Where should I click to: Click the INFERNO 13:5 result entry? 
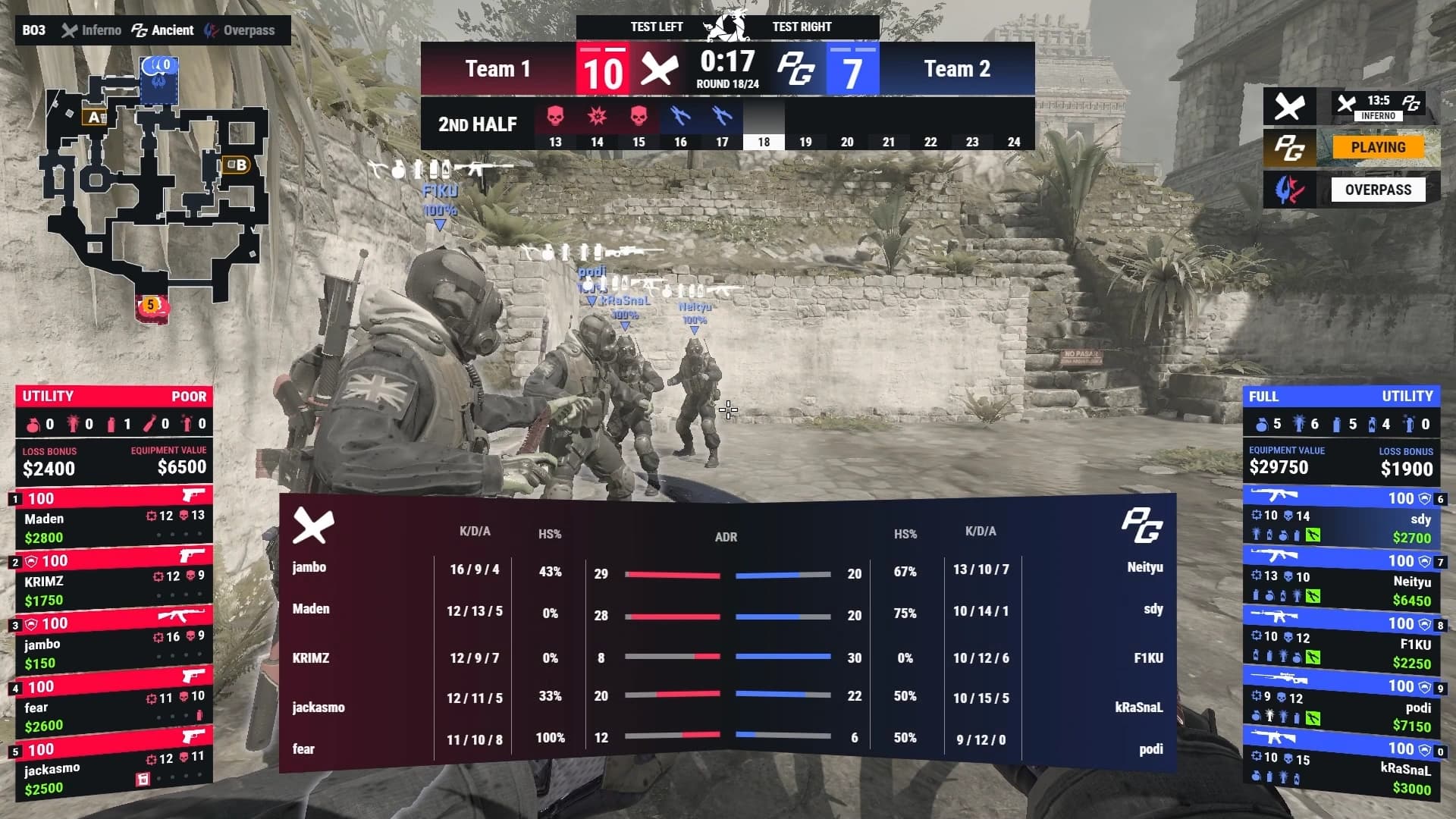(x=1377, y=106)
